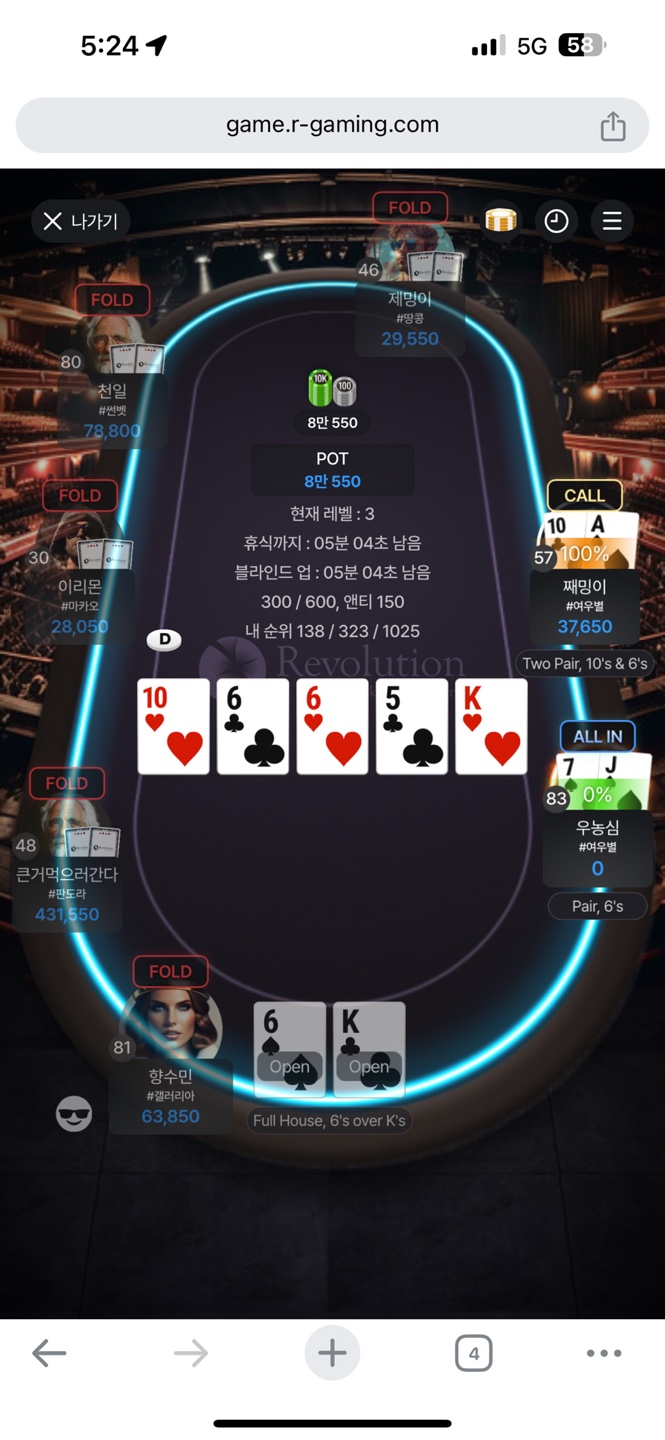Open the hamburger menu
The width and height of the screenshot is (665, 1440).
pos(612,221)
